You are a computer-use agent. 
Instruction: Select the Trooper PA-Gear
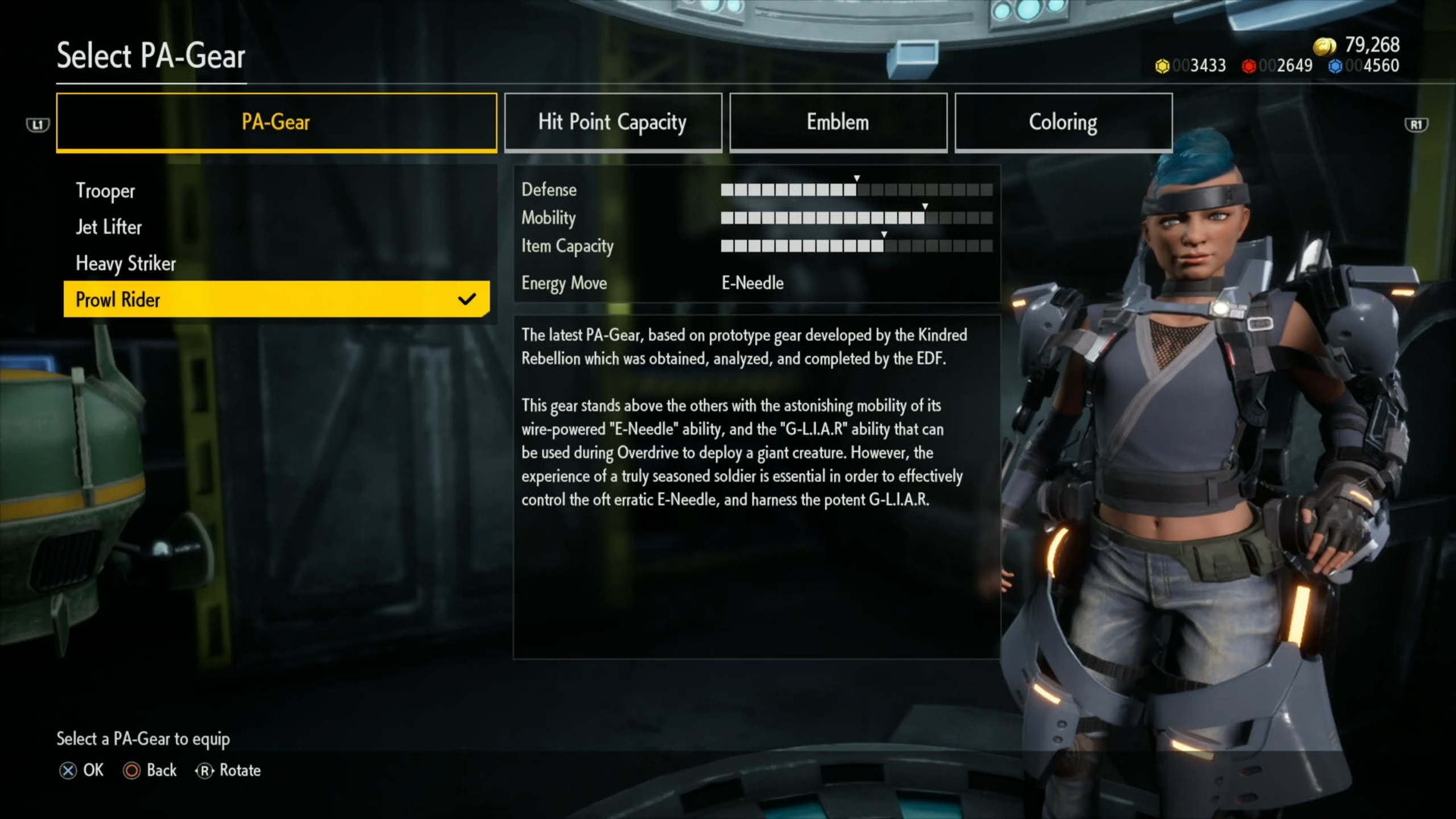[x=106, y=191]
